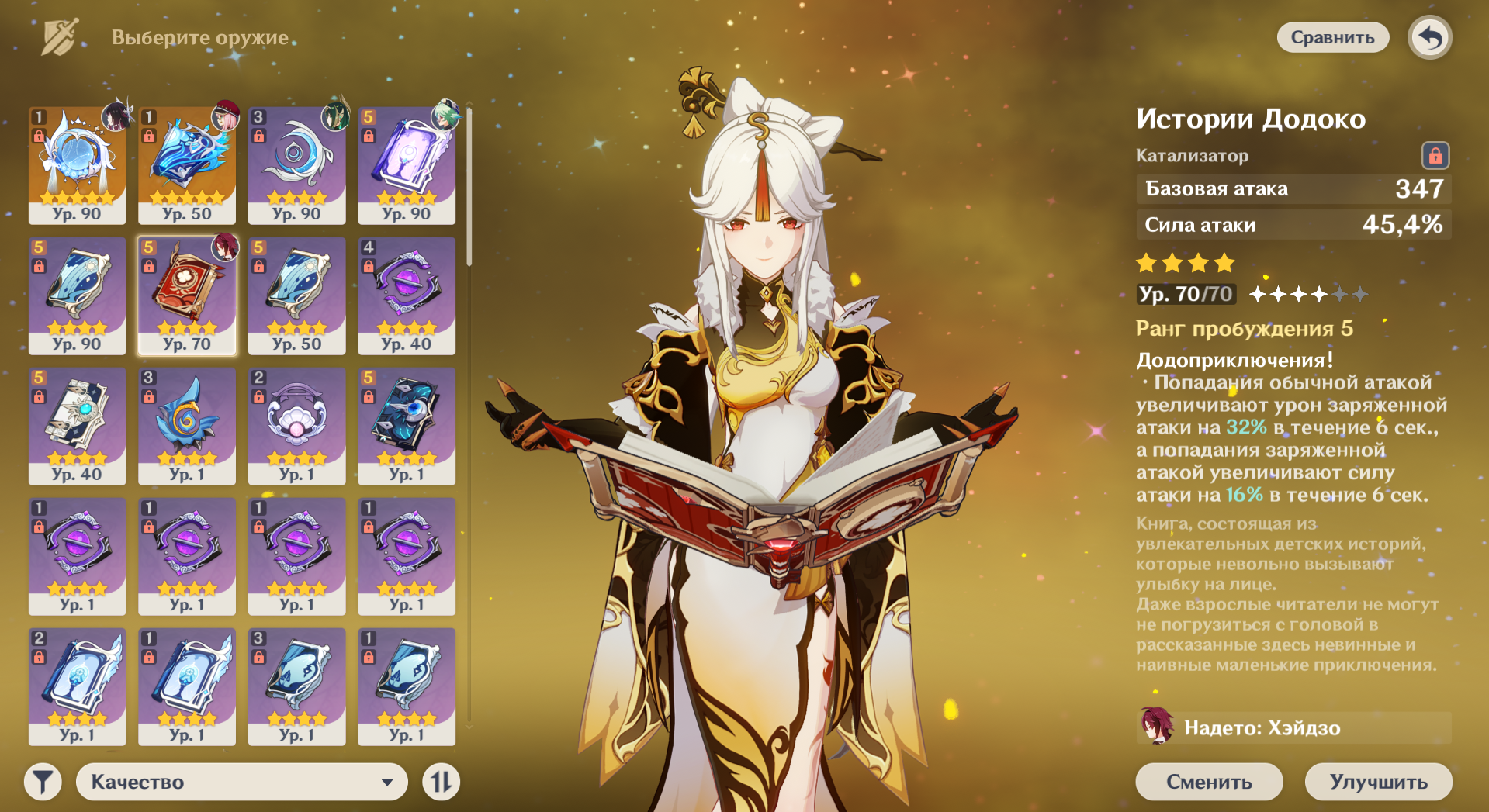Select the dark book with eye emblem
1489x812 pixels.
pos(407,425)
